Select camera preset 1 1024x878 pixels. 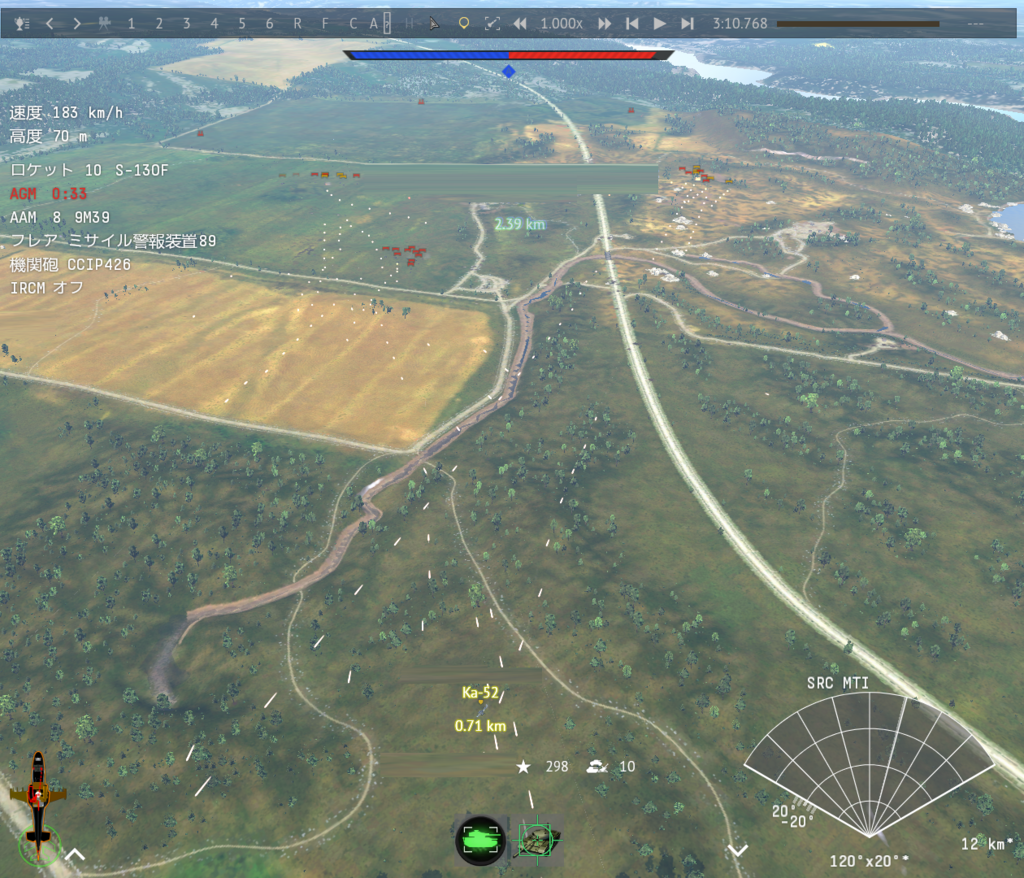(131, 23)
